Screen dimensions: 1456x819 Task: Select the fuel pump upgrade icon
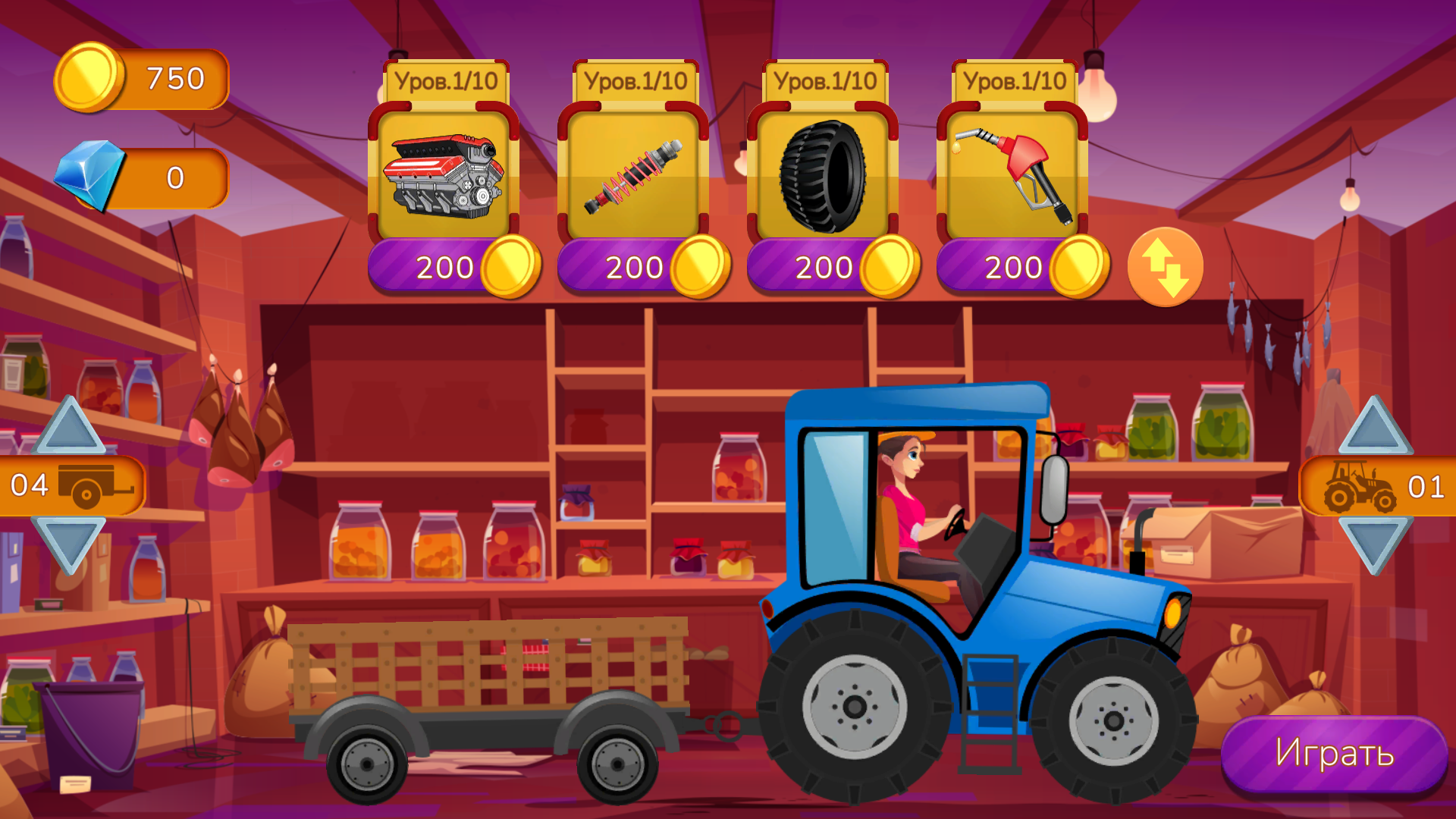[1012, 173]
